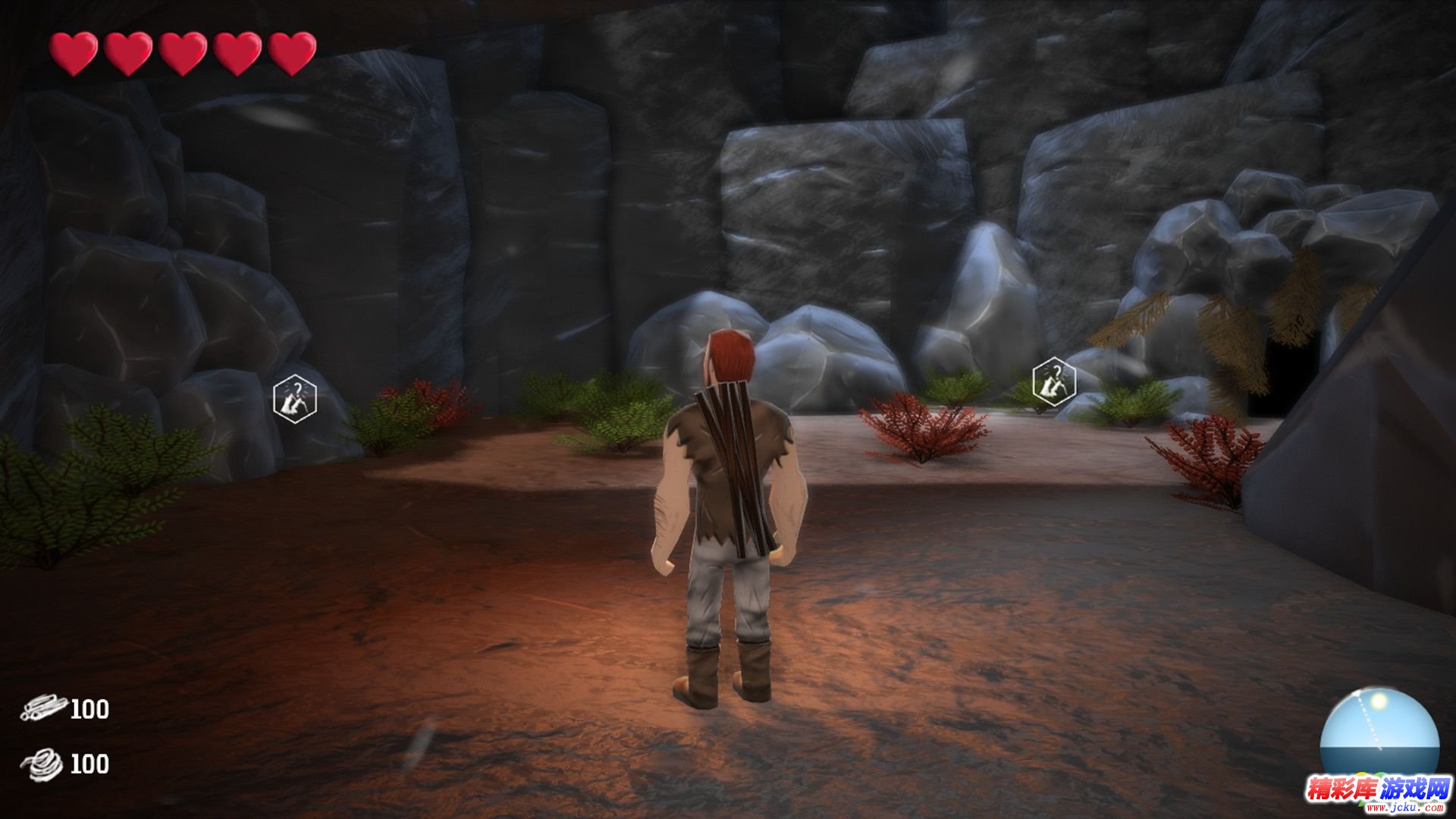
Task: Select the wood sticks resource icon
Action: (x=44, y=709)
